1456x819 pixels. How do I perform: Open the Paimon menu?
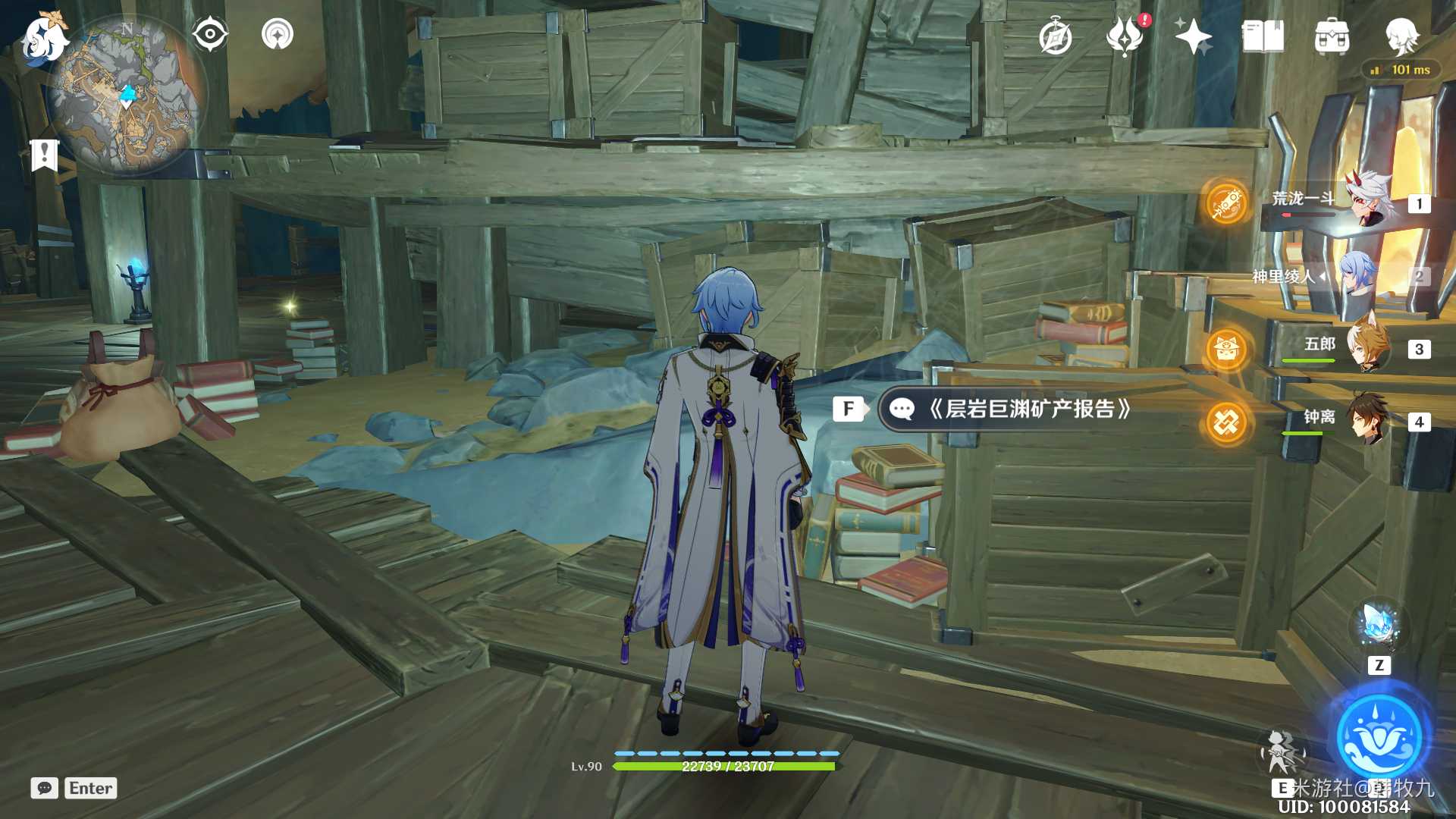pos(43,38)
